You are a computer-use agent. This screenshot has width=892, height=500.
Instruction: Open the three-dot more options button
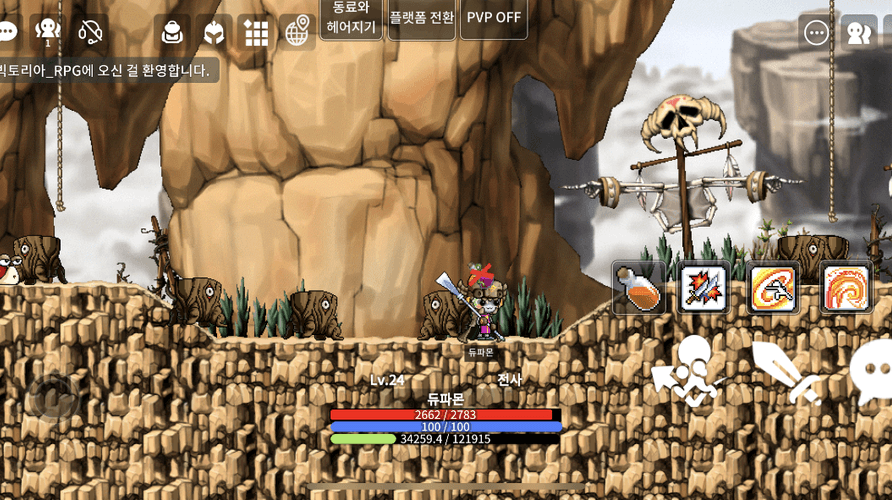click(817, 32)
